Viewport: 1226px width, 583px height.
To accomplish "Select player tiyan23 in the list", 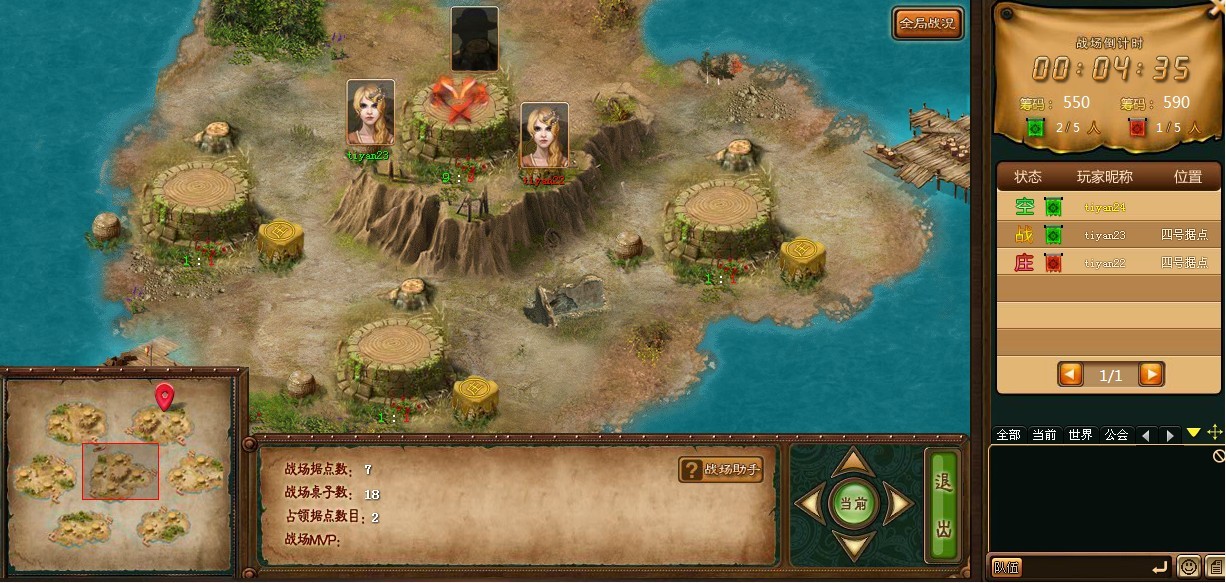I will point(1105,236).
